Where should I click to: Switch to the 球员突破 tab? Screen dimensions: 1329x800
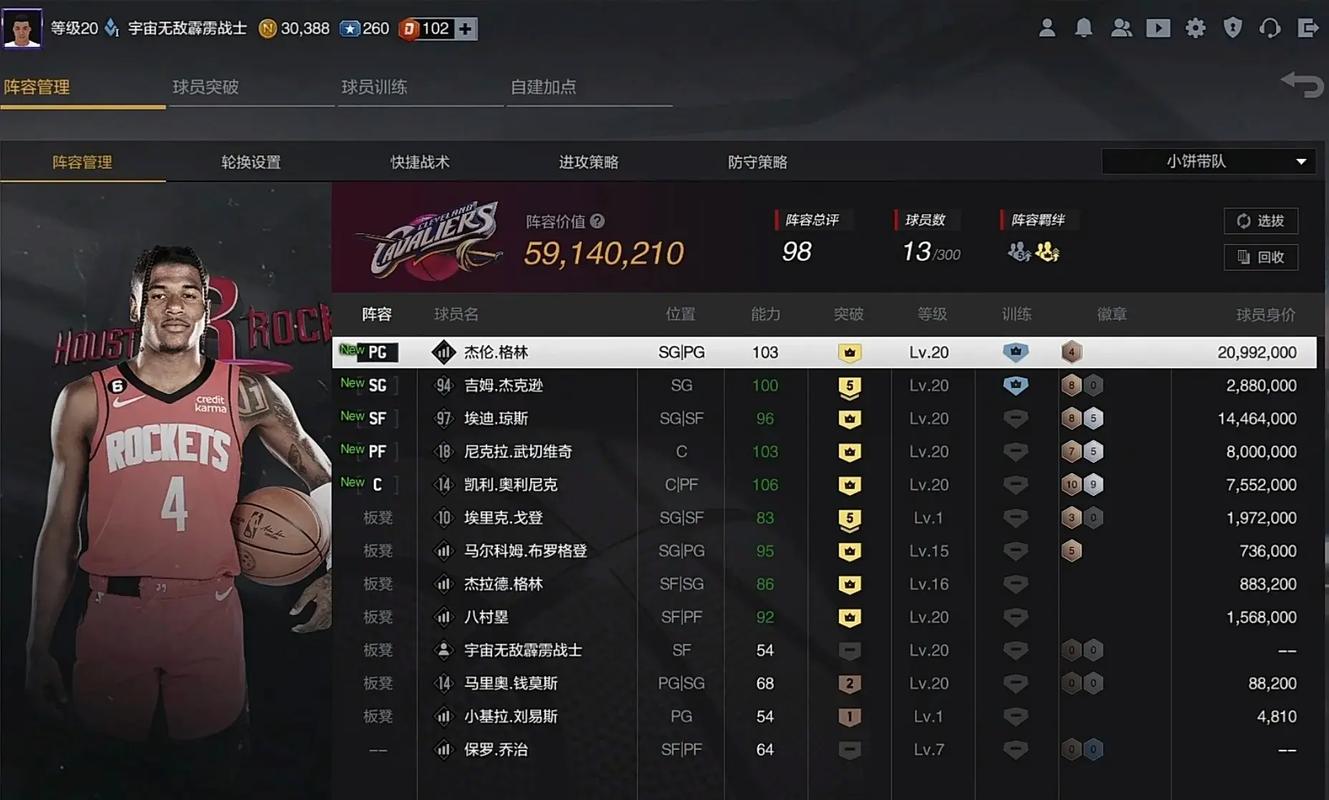click(x=205, y=87)
